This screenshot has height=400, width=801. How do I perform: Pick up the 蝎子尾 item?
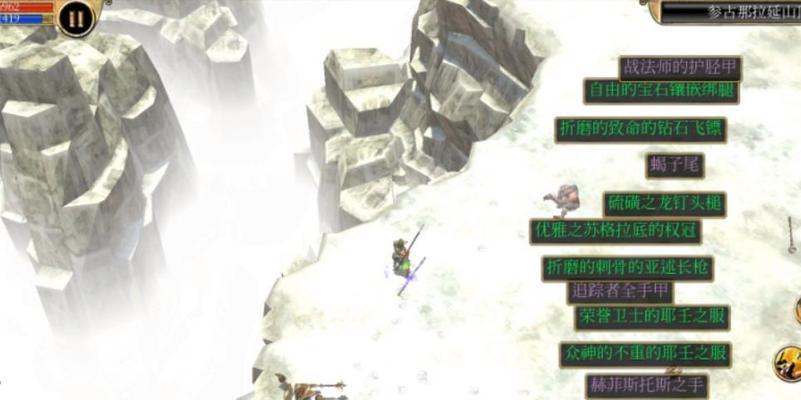(677, 166)
